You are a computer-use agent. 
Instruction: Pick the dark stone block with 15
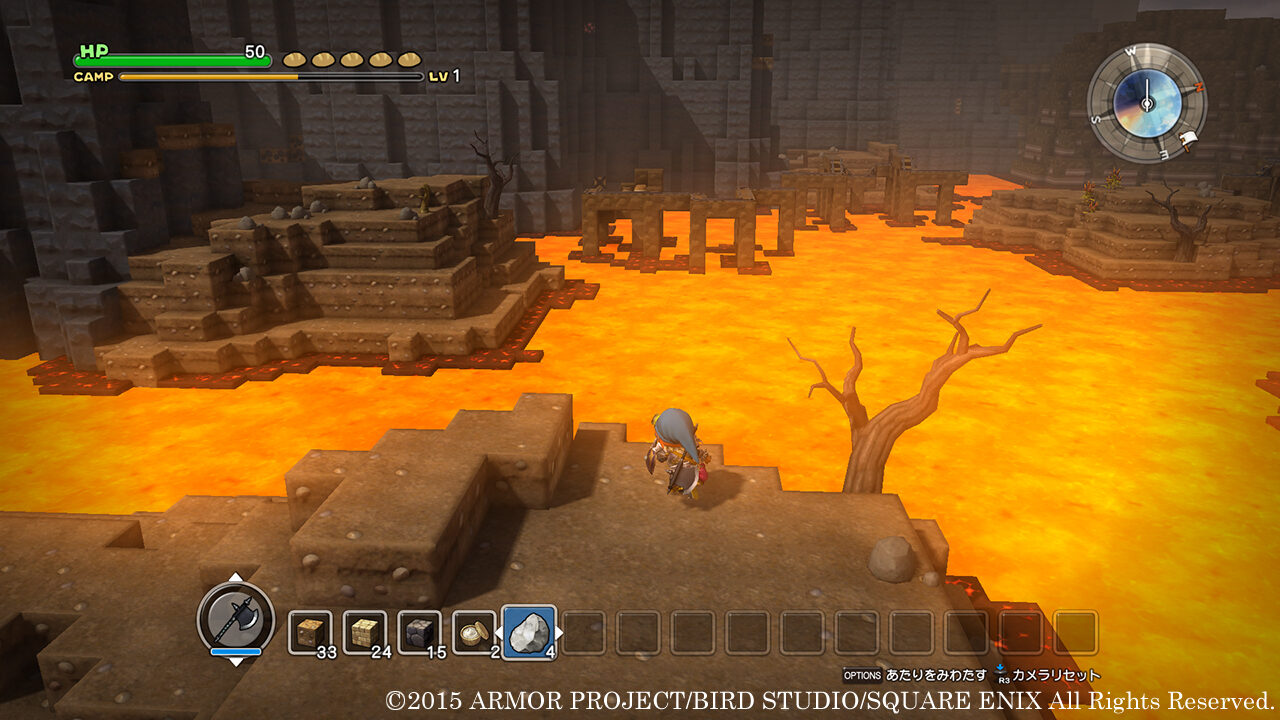tap(419, 633)
